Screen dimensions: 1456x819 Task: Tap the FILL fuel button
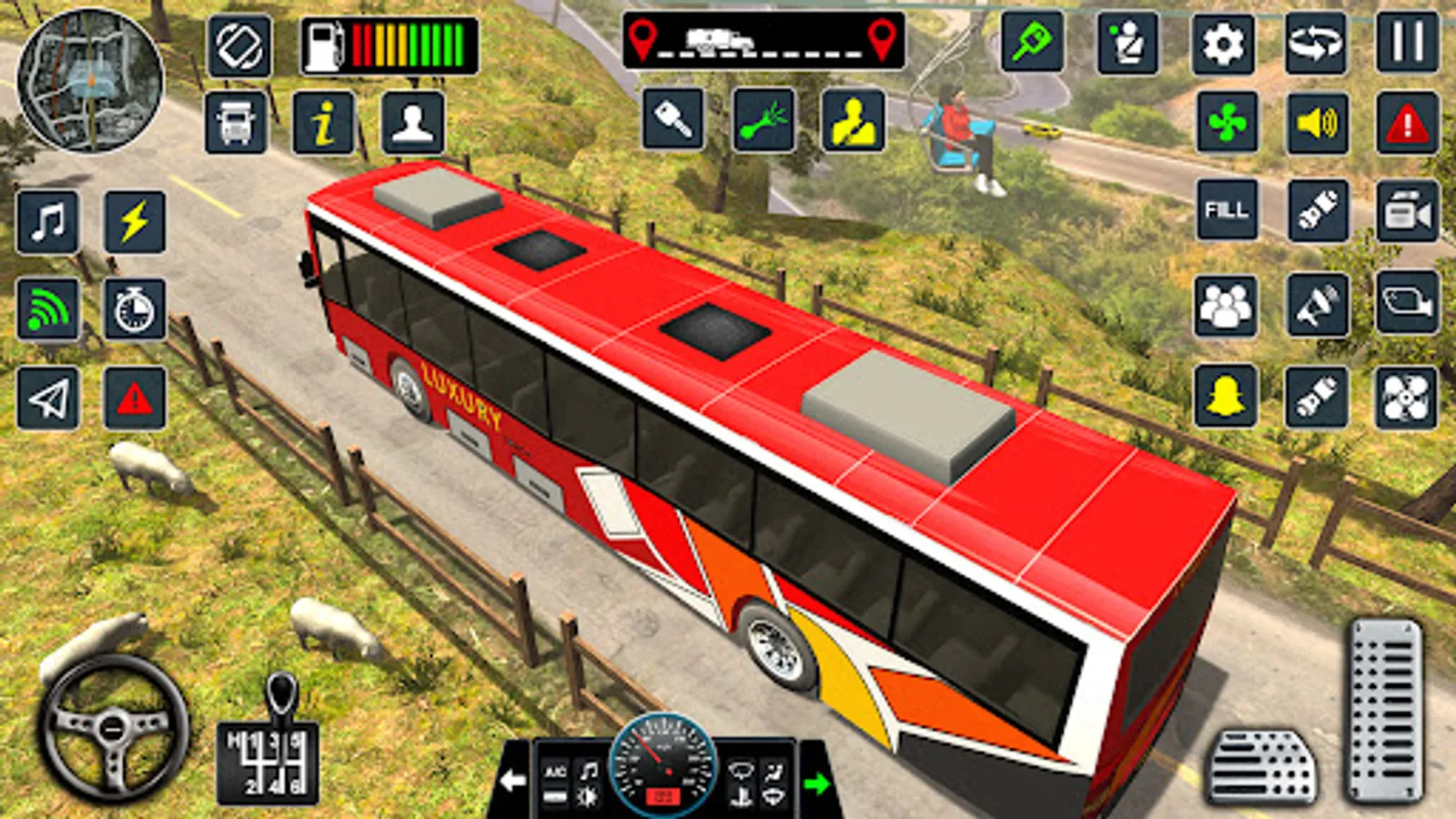tap(1227, 210)
